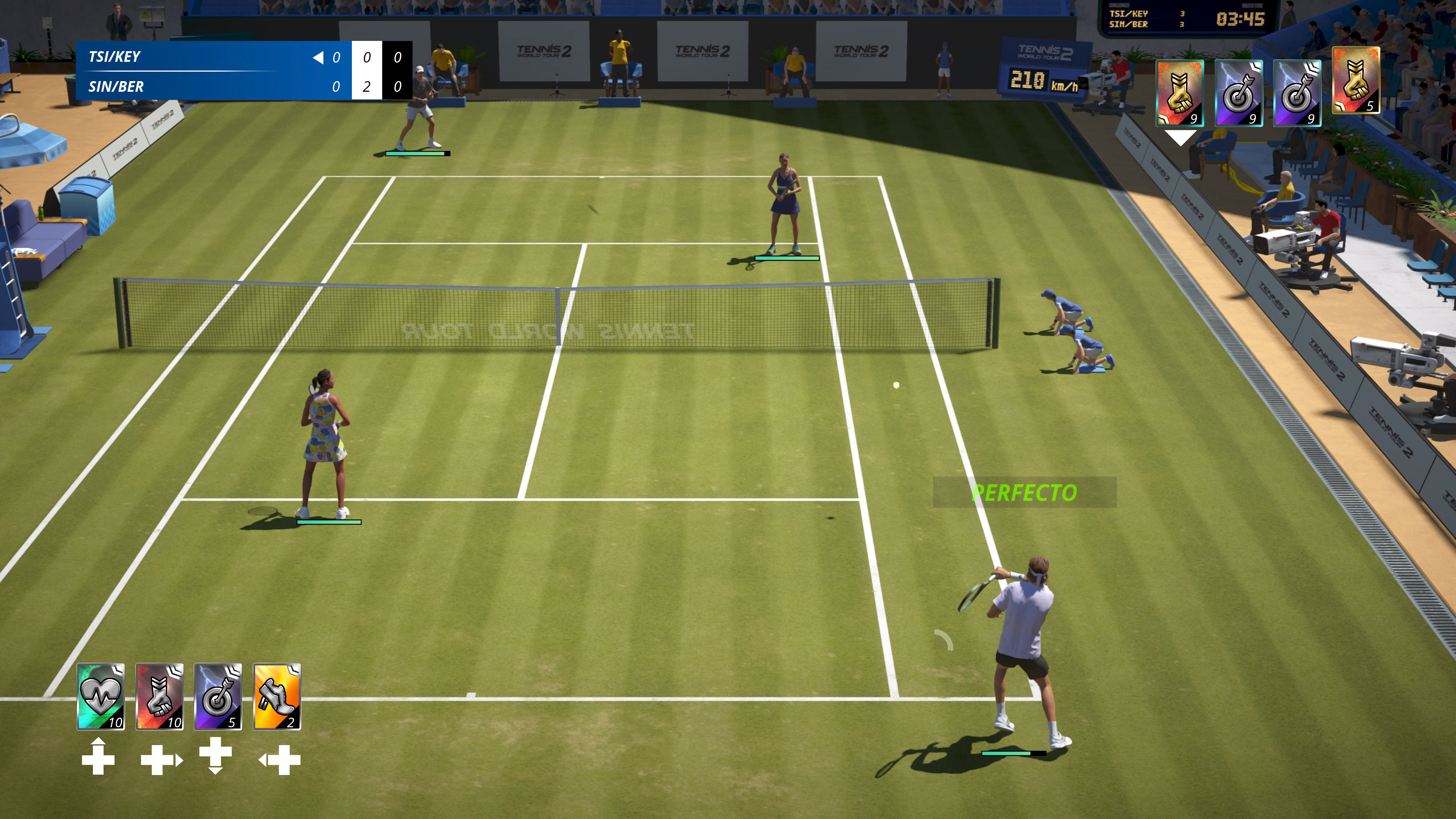Screen dimensions: 1456x819
Task: Pick the opponent's fist card numbered 9
Action: 1180,93
